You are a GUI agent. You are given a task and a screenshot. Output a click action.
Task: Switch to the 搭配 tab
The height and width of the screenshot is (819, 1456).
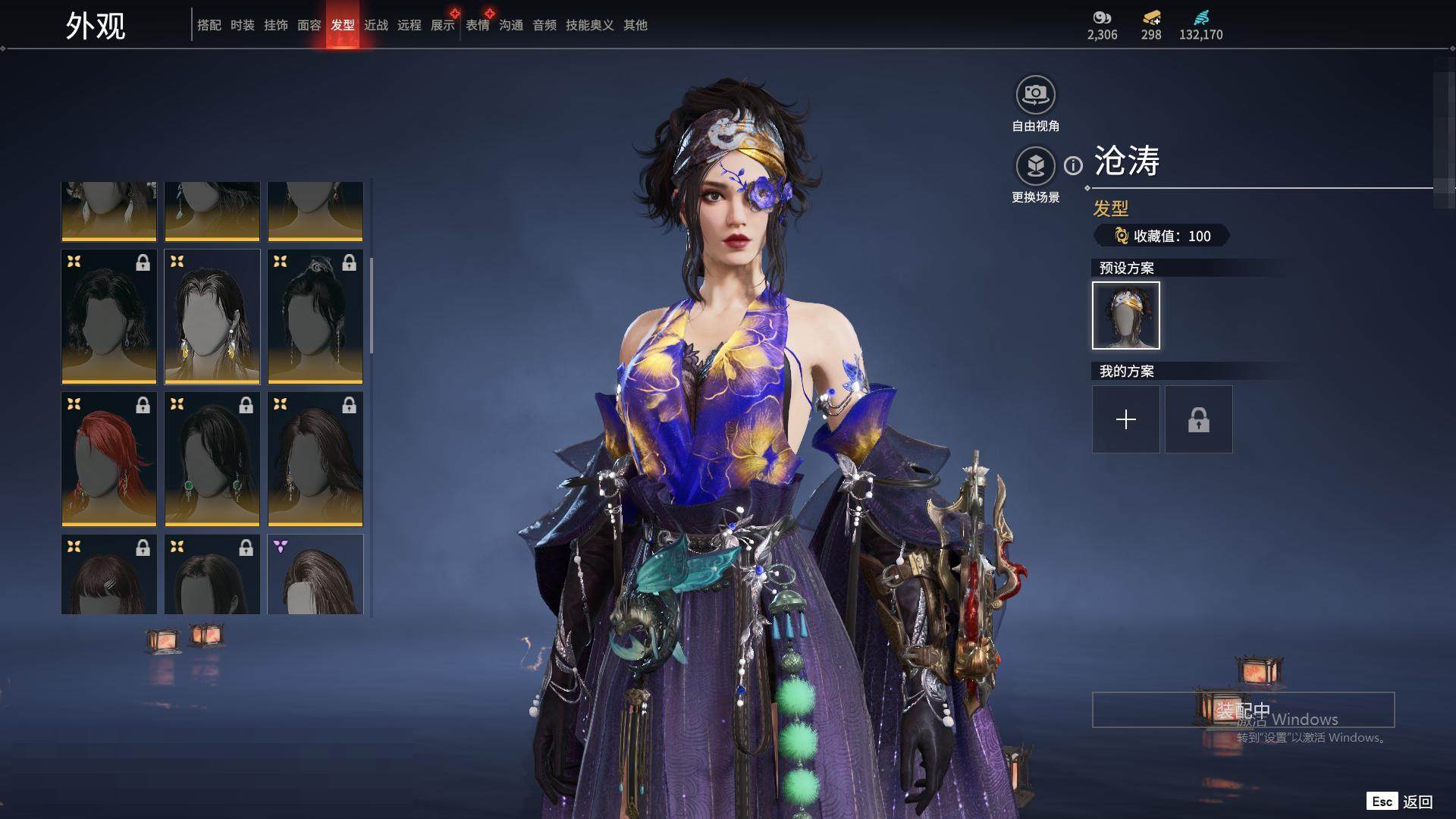point(209,25)
